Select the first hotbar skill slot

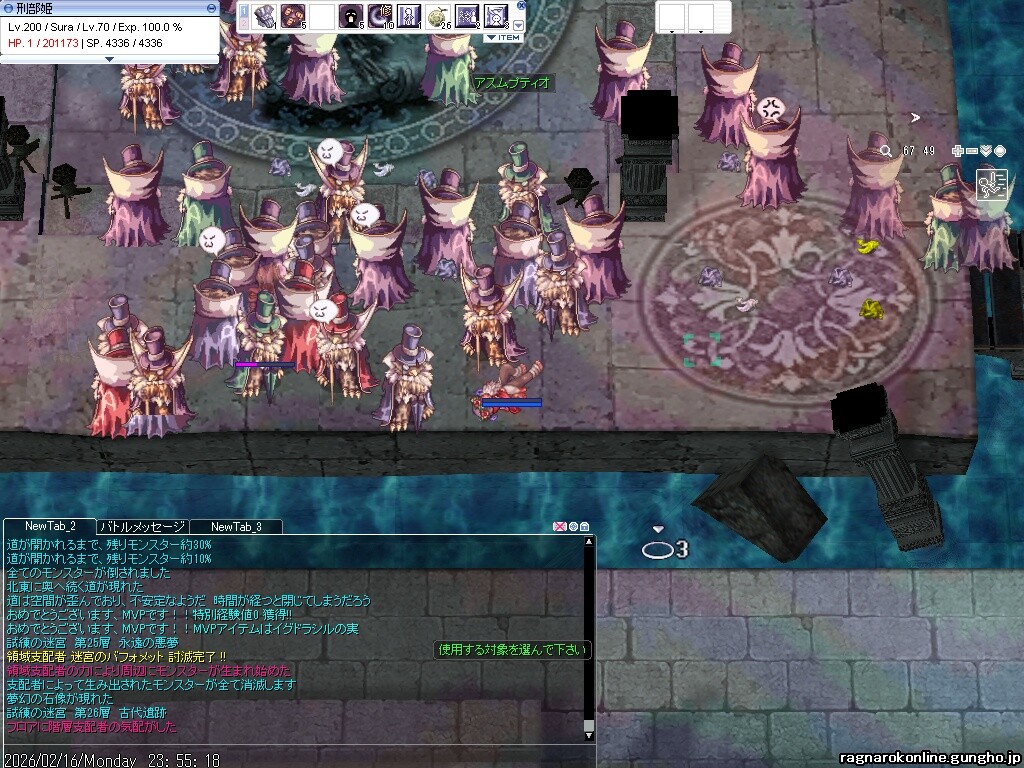click(x=265, y=16)
